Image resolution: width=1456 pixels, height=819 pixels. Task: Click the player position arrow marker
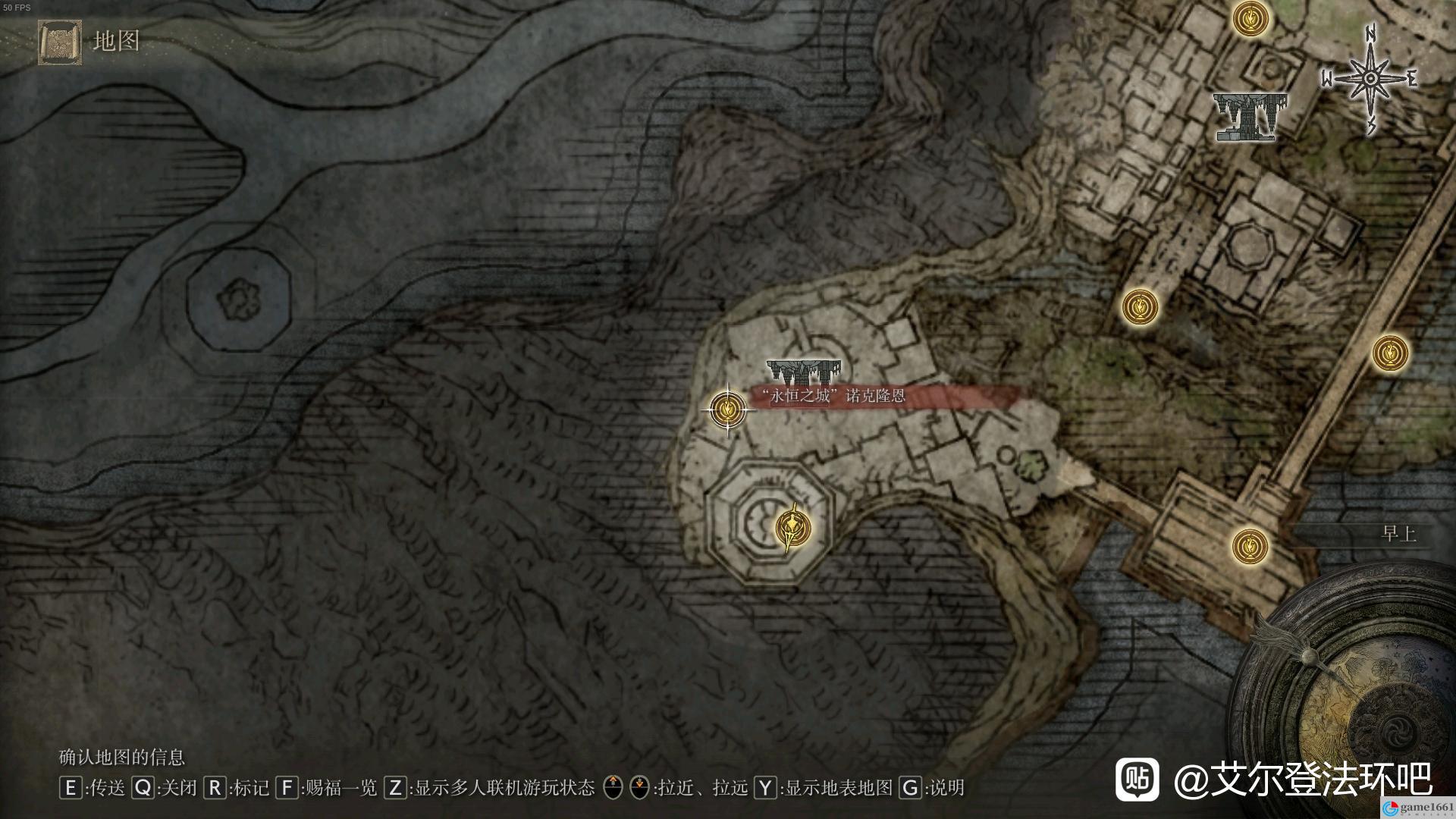[x=793, y=527]
